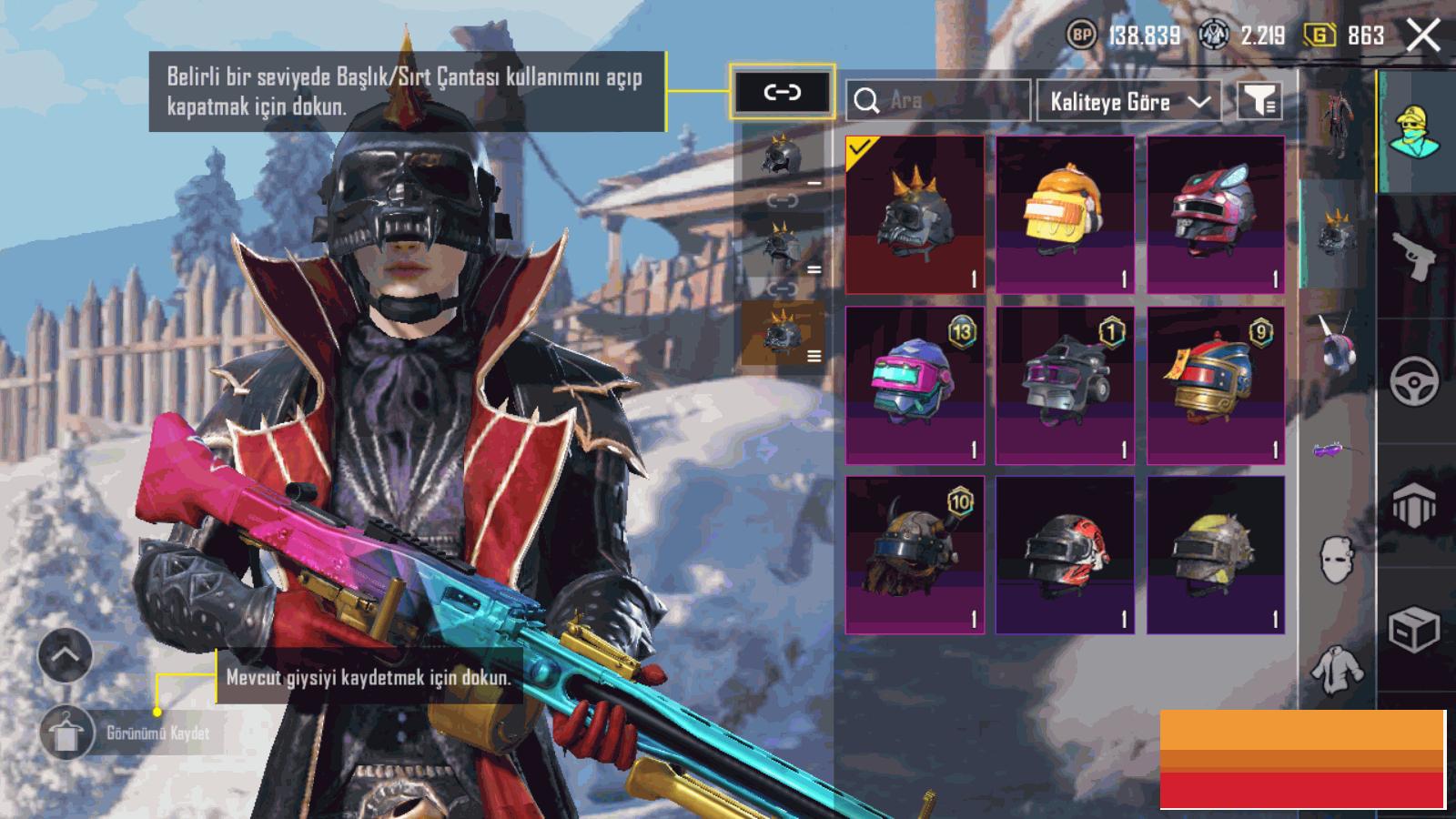Pick the neon pink-teal helmet numbered 13
The width and height of the screenshot is (1456, 819).
(x=915, y=385)
